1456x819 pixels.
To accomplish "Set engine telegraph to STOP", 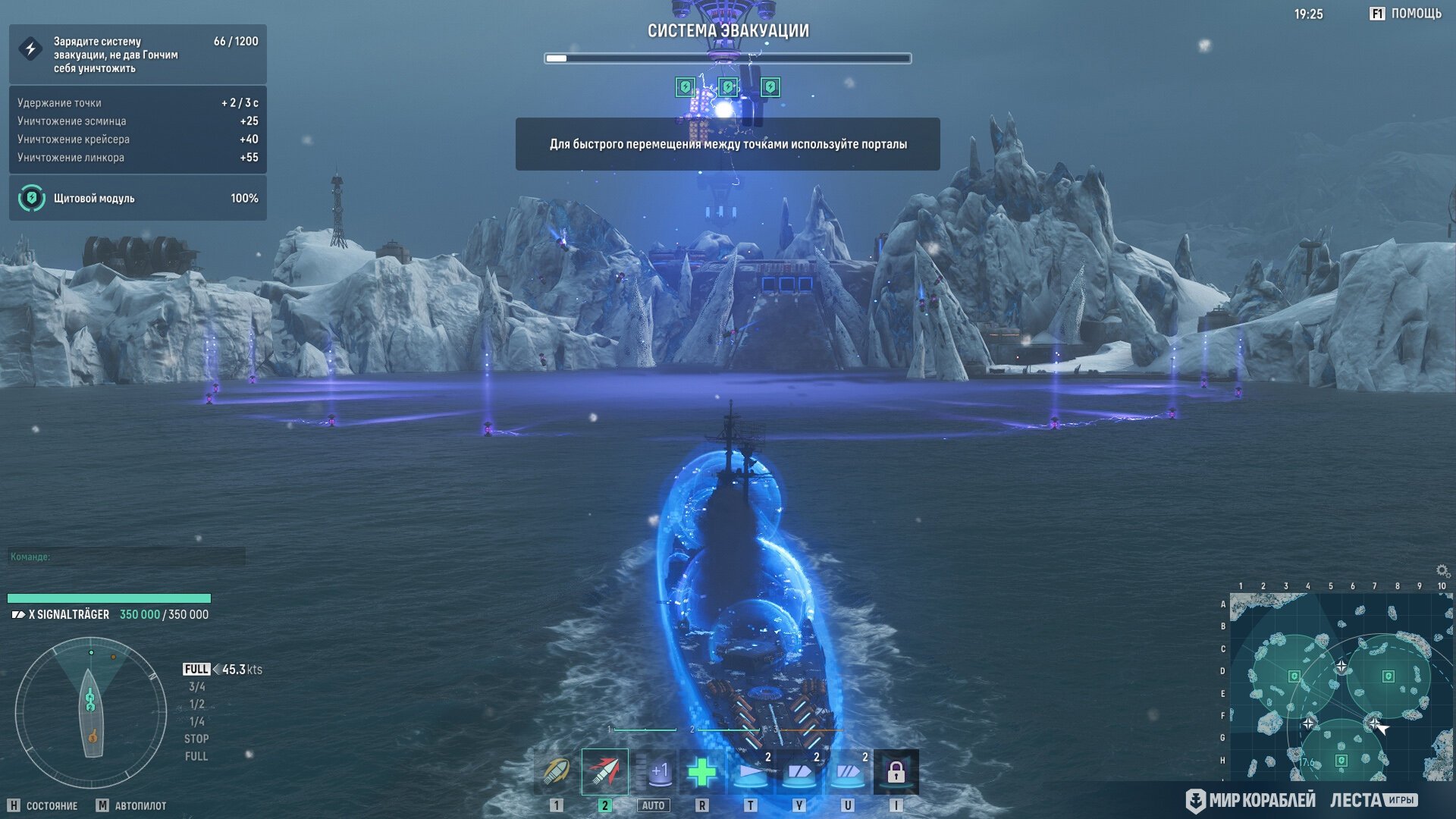I will [196, 739].
